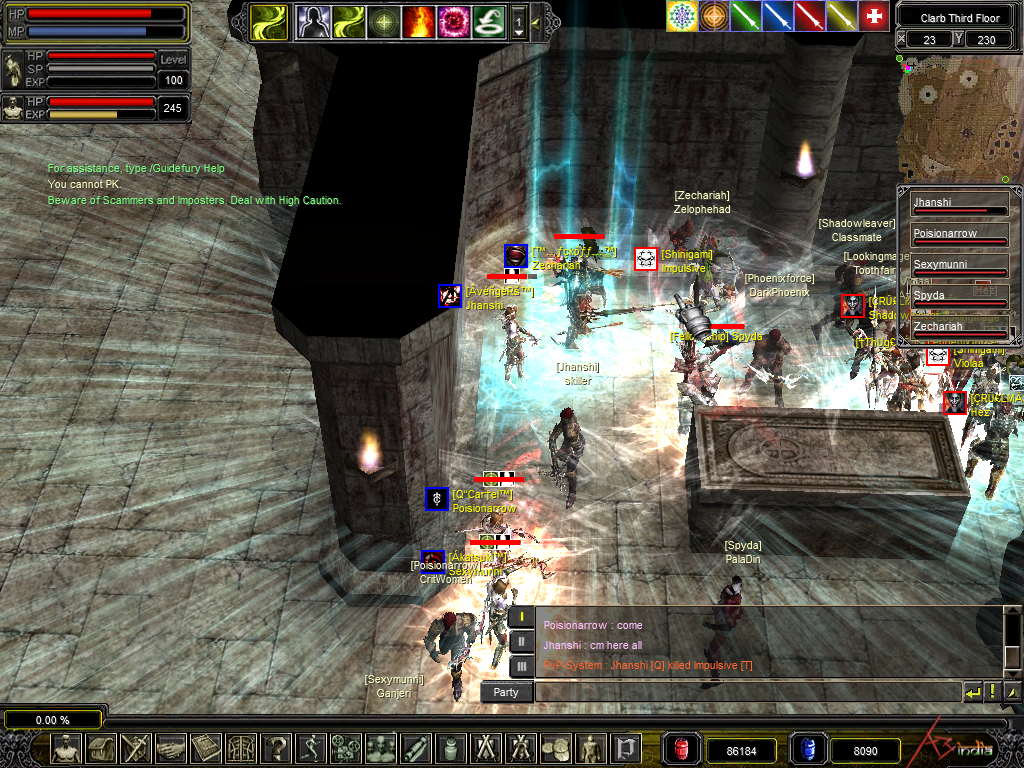Screen dimensions: 1024x768
Task: Choose Spyda from the party member list
Action: click(959, 297)
